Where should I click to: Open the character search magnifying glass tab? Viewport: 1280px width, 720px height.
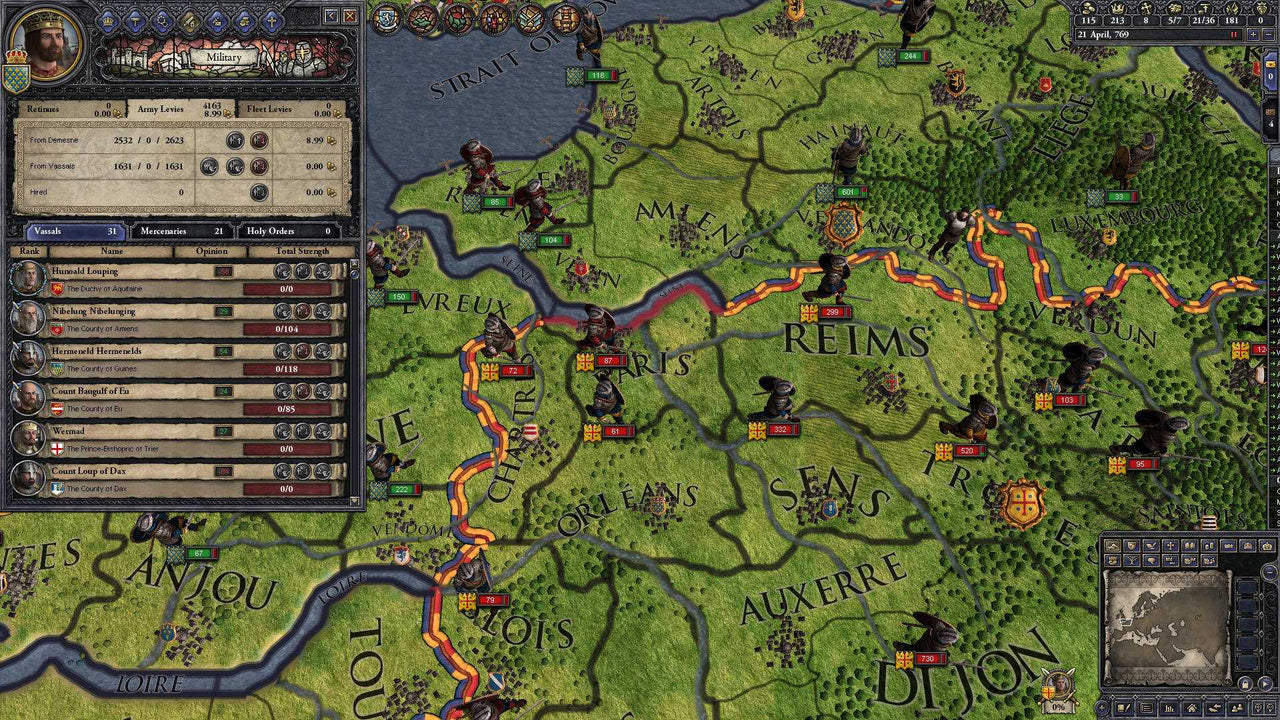pyautogui.click(x=164, y=20)
